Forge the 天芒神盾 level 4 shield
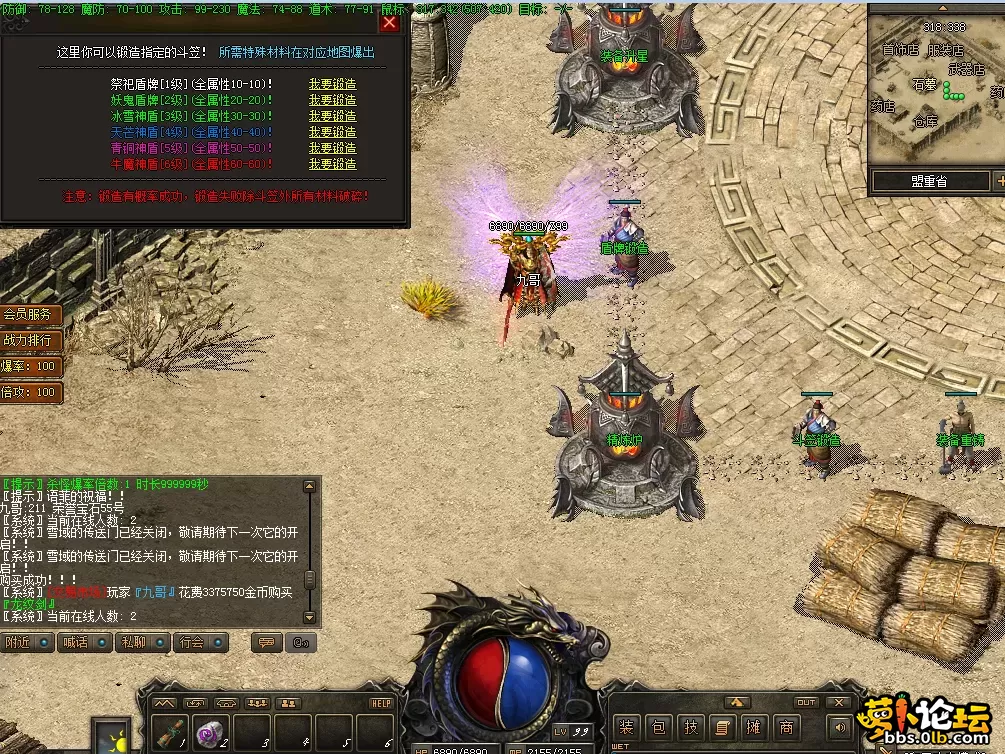1005x754 pixels. (332, 132)
